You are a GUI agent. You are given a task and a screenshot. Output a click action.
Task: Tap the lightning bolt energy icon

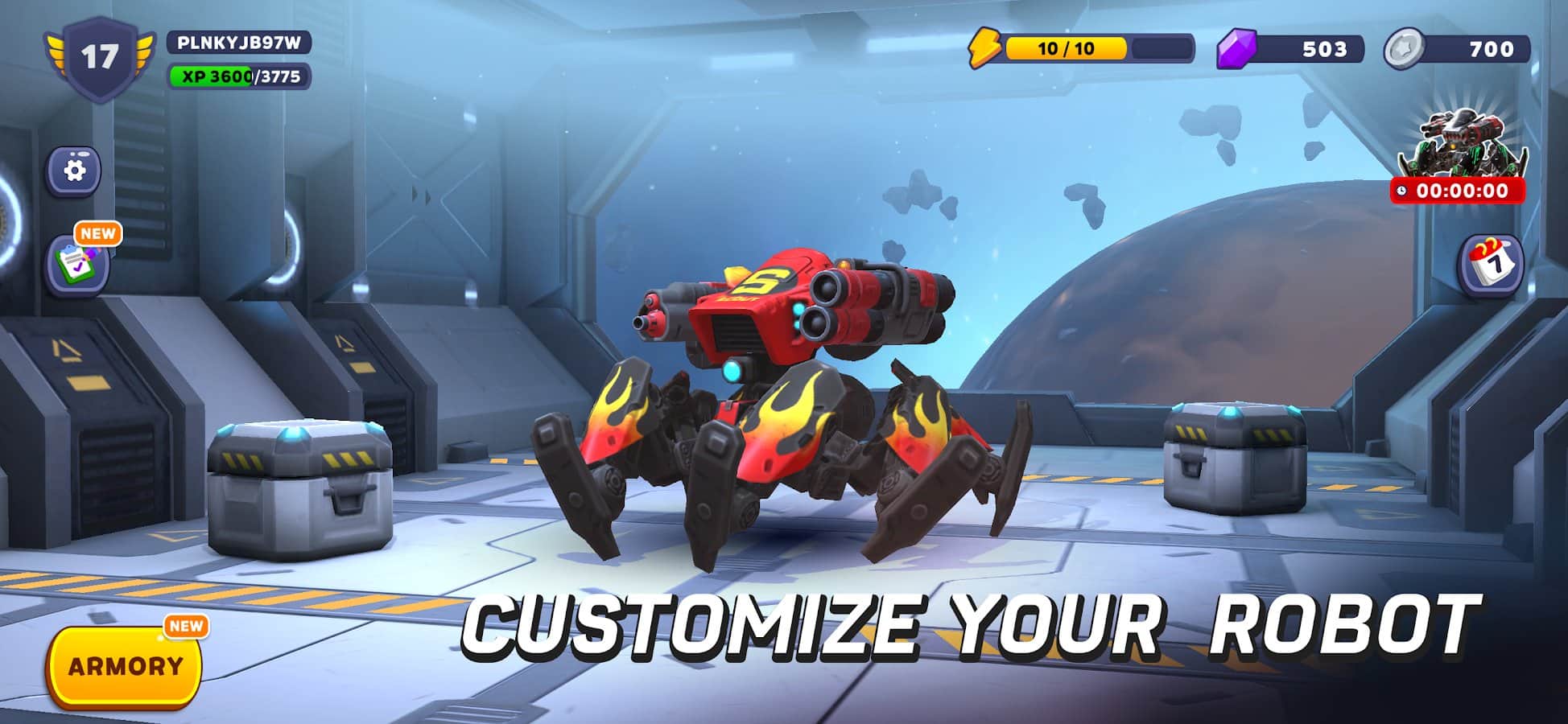(x=983, y=48)
